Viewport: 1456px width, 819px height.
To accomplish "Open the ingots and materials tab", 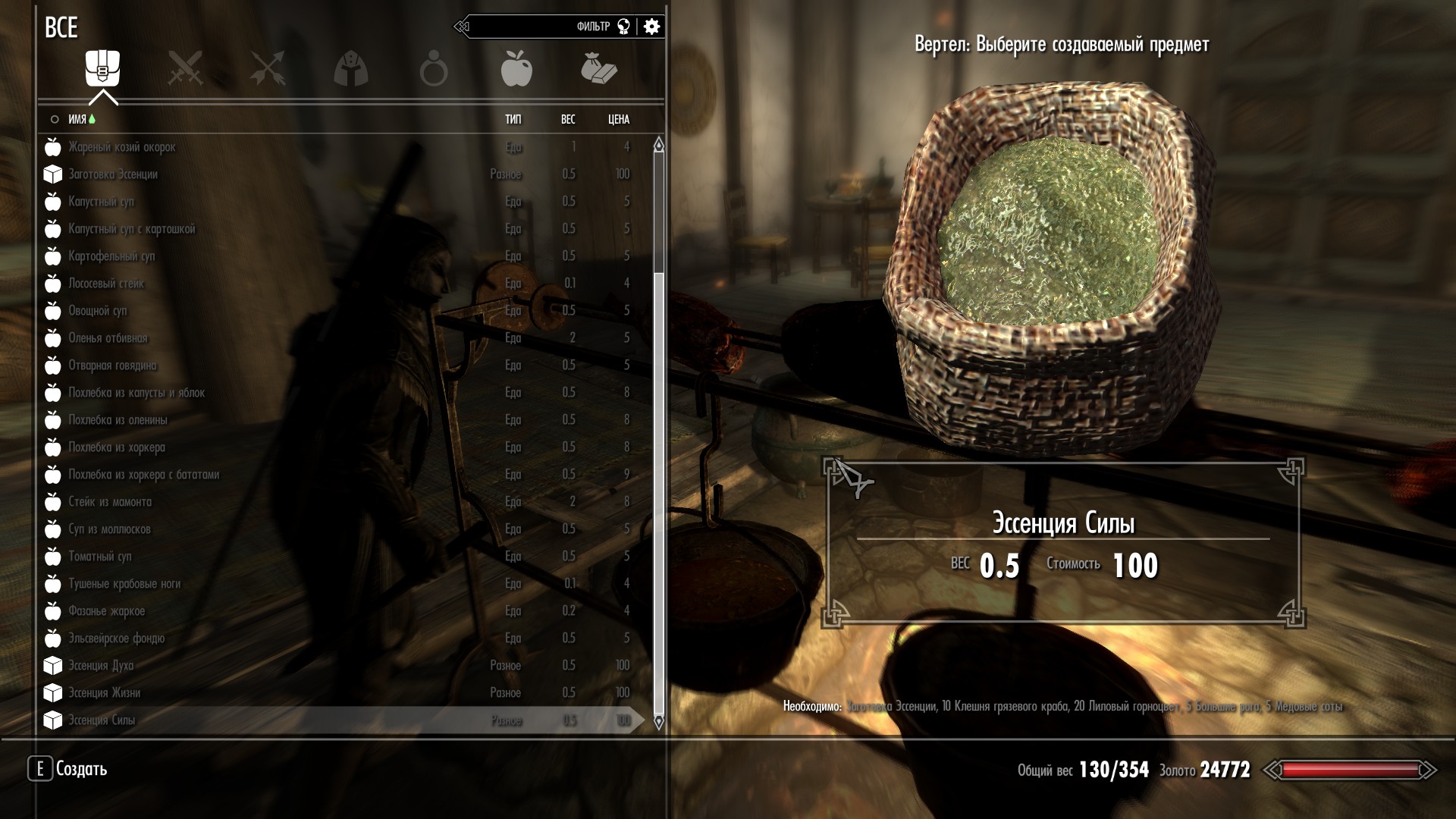I will click(x=599, y=68).
